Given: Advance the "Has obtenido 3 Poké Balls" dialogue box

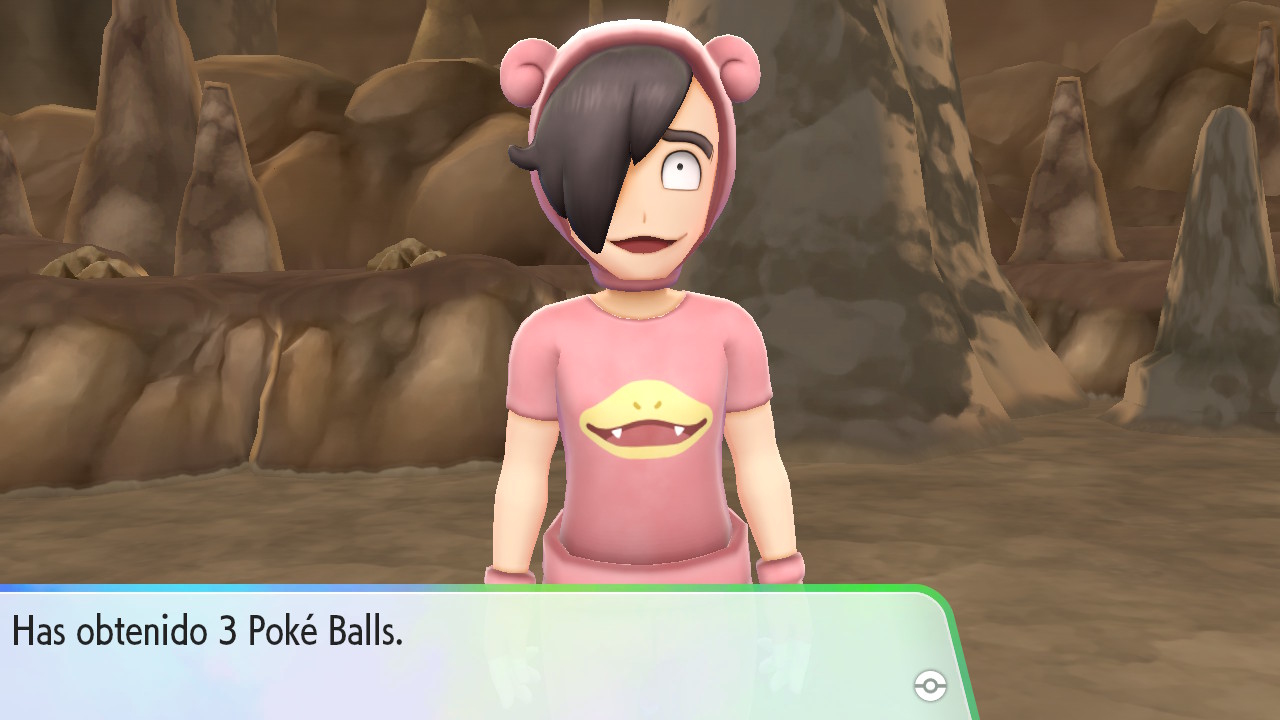Looking at the screenshot, I should pyautogui.click(x=470, y=652).
